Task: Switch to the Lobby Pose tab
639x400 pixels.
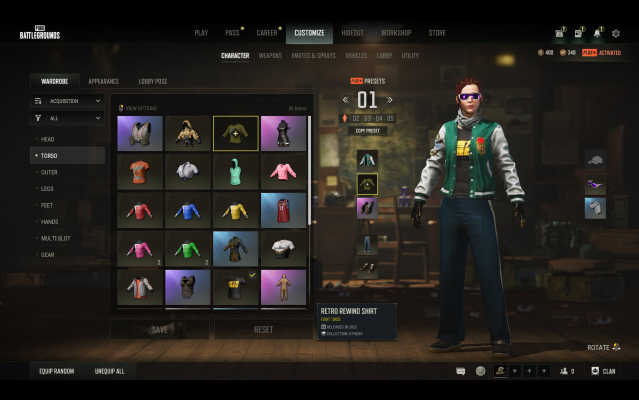Action: pos(153,81)
